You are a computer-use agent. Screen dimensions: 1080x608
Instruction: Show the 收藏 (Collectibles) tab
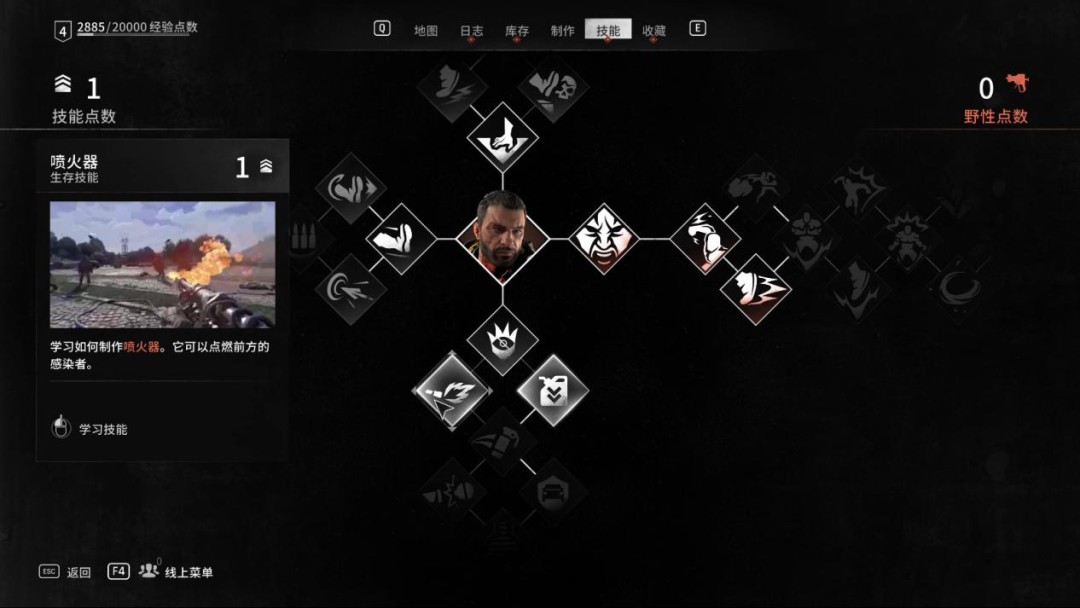click(654, 31)
